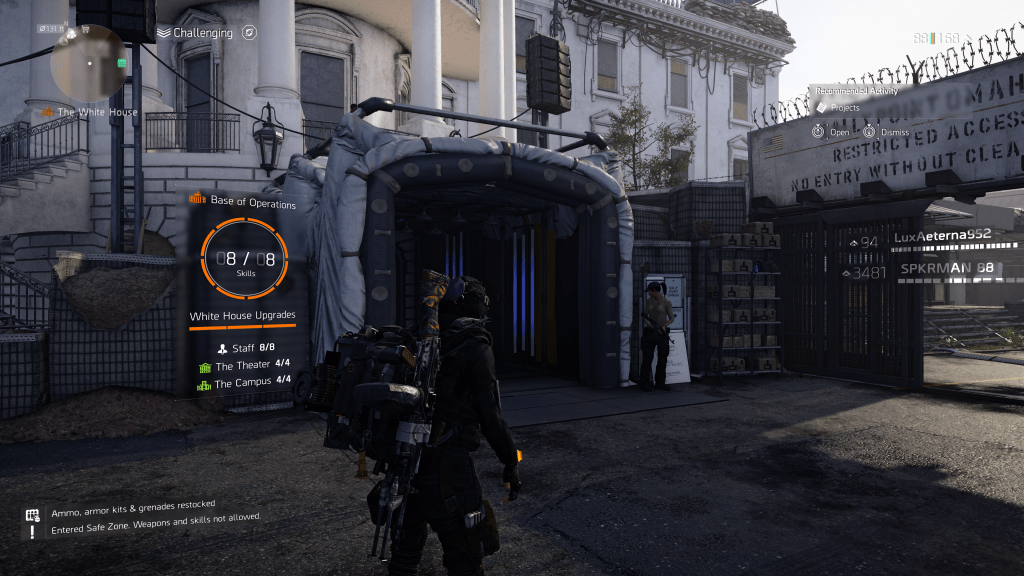This screenshot has width=1024, height=576.
Task: Open the Staff upgrades row
Action: 244,348
